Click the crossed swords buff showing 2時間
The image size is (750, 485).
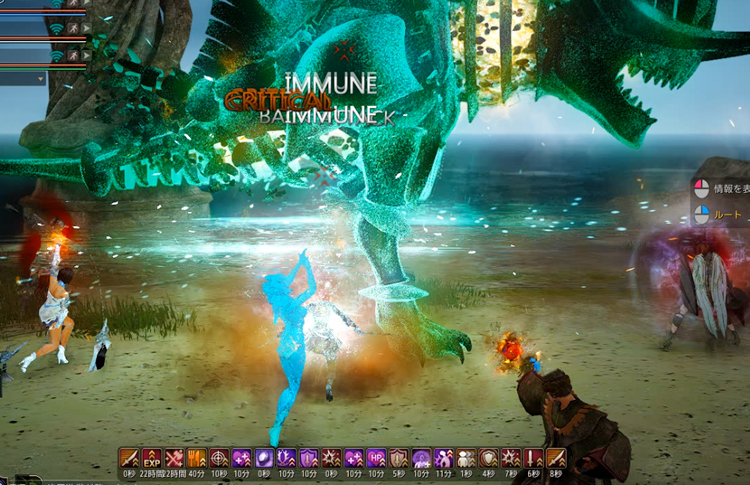coord(174,458)
